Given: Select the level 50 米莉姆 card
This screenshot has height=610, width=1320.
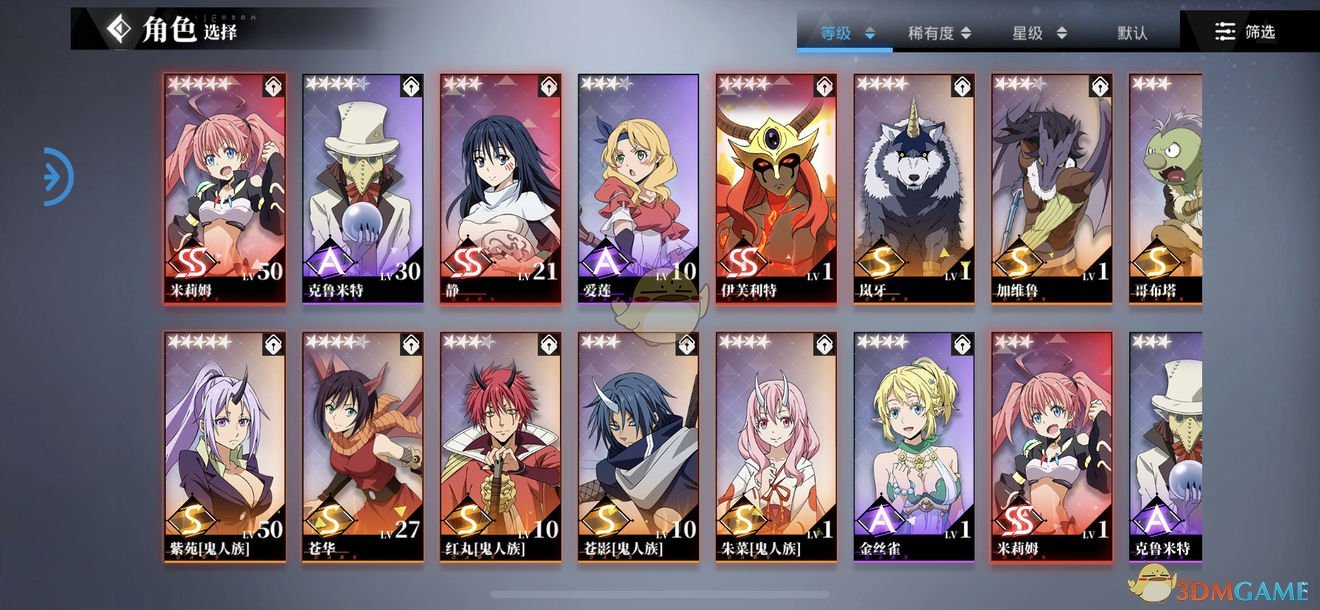Looking at the screenshot, I should 225,187.
